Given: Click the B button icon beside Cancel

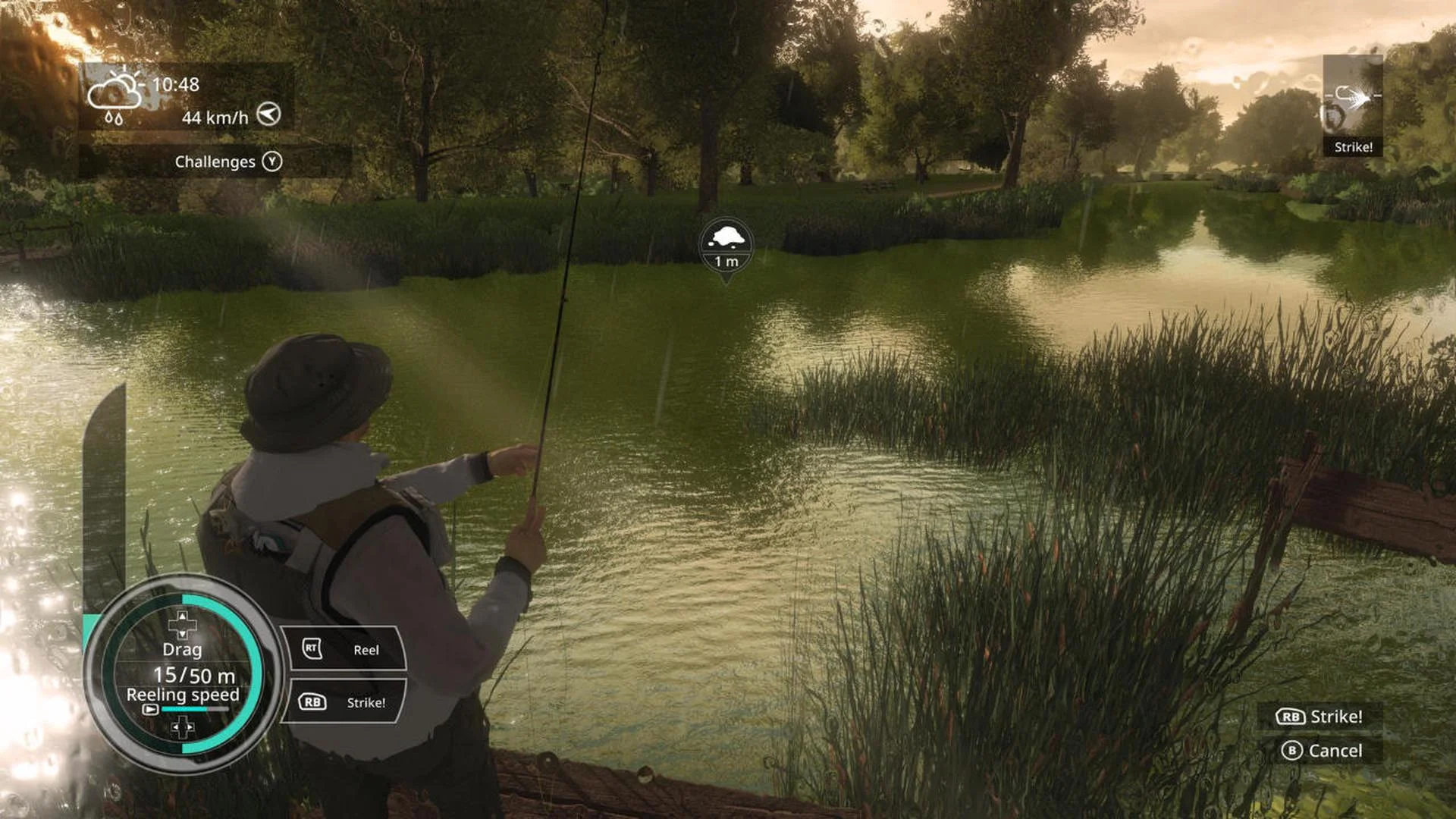Looking at the screenshot, I should click(1293, 751).
